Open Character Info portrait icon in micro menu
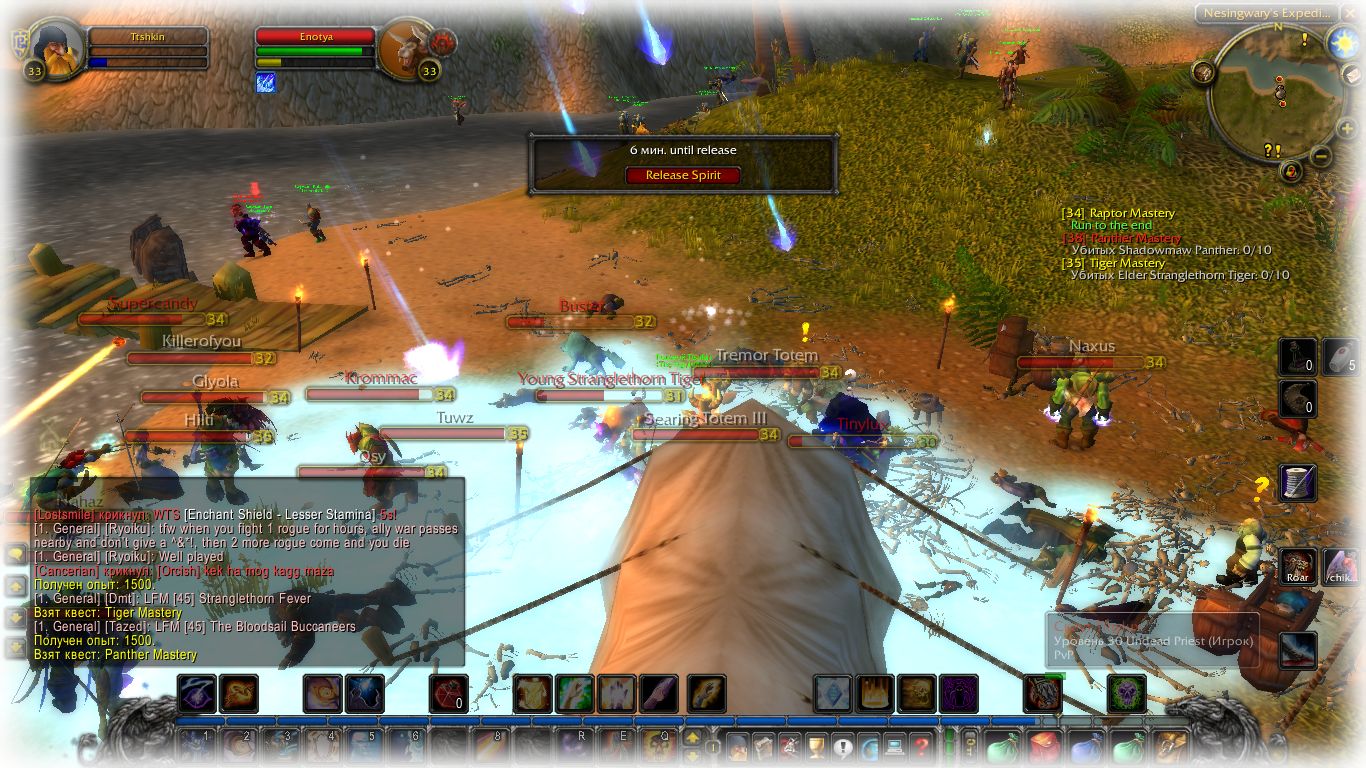1366x768 pixels. 738,745
